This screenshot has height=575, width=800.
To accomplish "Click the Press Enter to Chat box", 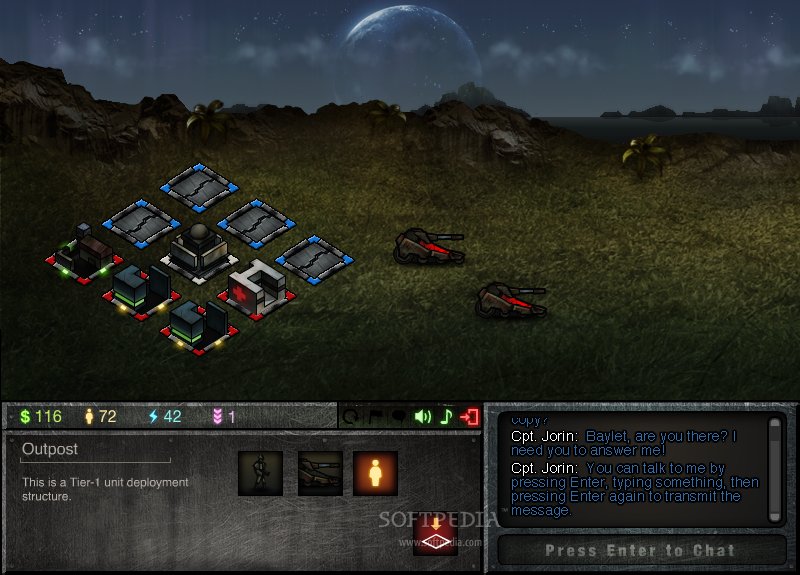I will pos(640,550).
